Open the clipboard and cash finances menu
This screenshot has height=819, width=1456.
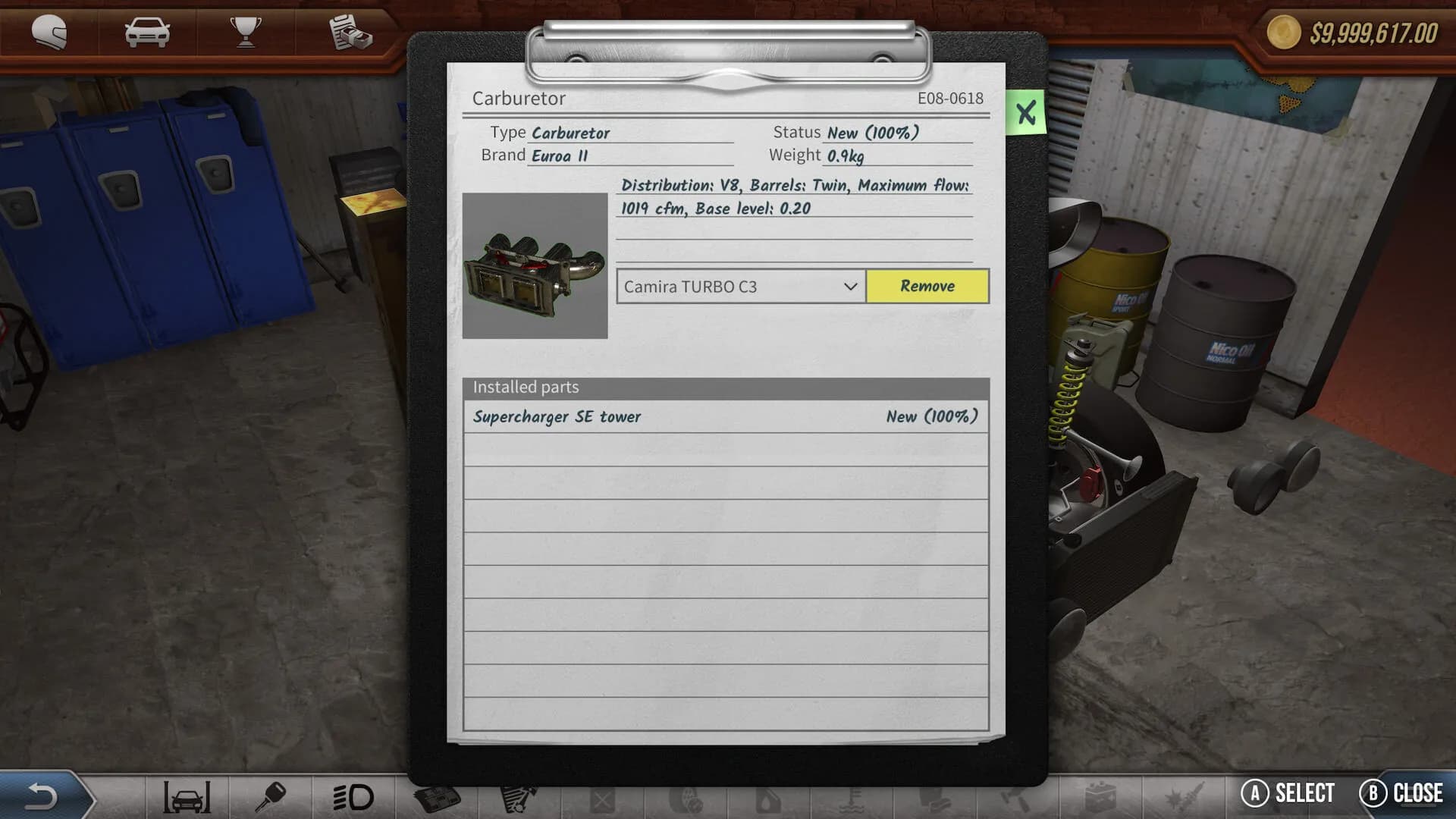[x=350, y=33]
